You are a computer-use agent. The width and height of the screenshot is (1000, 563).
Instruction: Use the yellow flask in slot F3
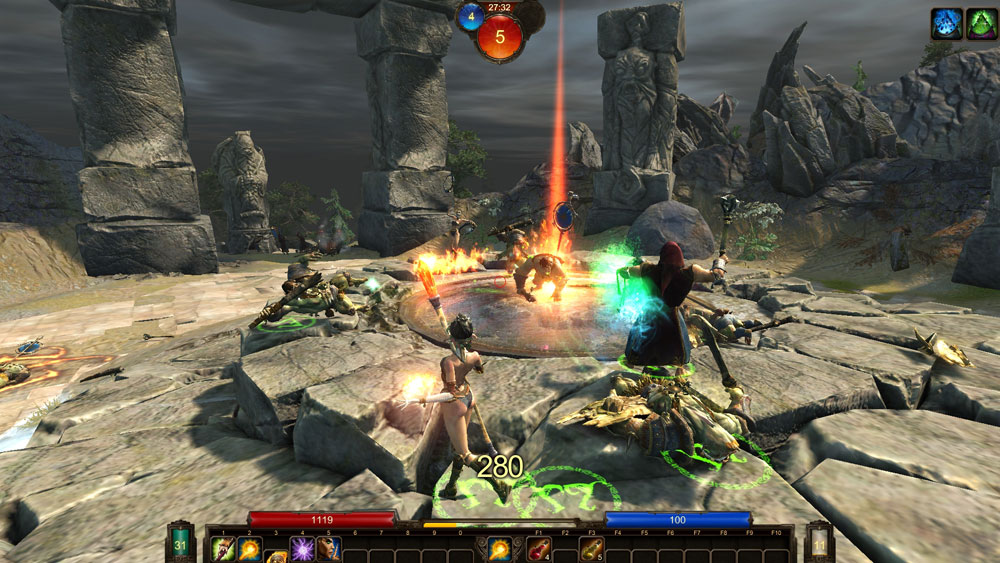(591, 549)
